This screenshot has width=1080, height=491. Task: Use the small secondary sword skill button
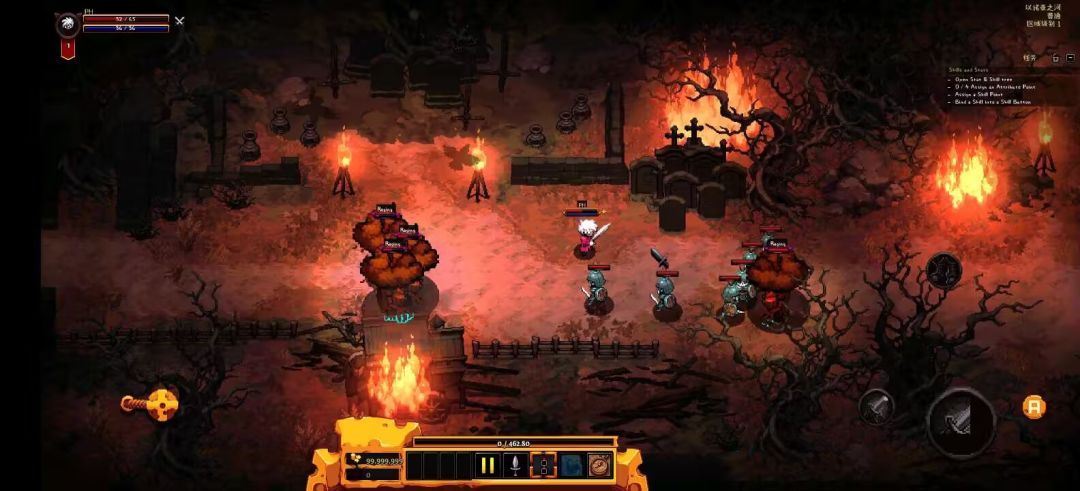(x=876, y=406)
